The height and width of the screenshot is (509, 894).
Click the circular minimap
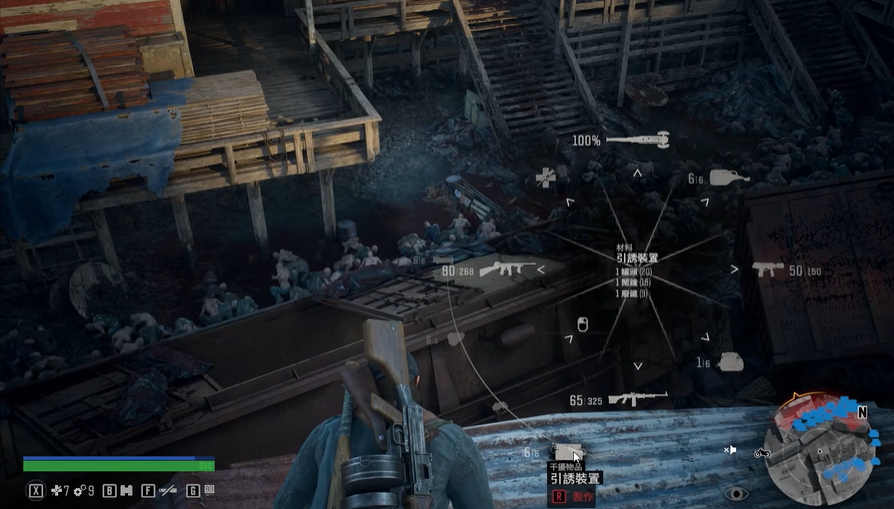817,451
